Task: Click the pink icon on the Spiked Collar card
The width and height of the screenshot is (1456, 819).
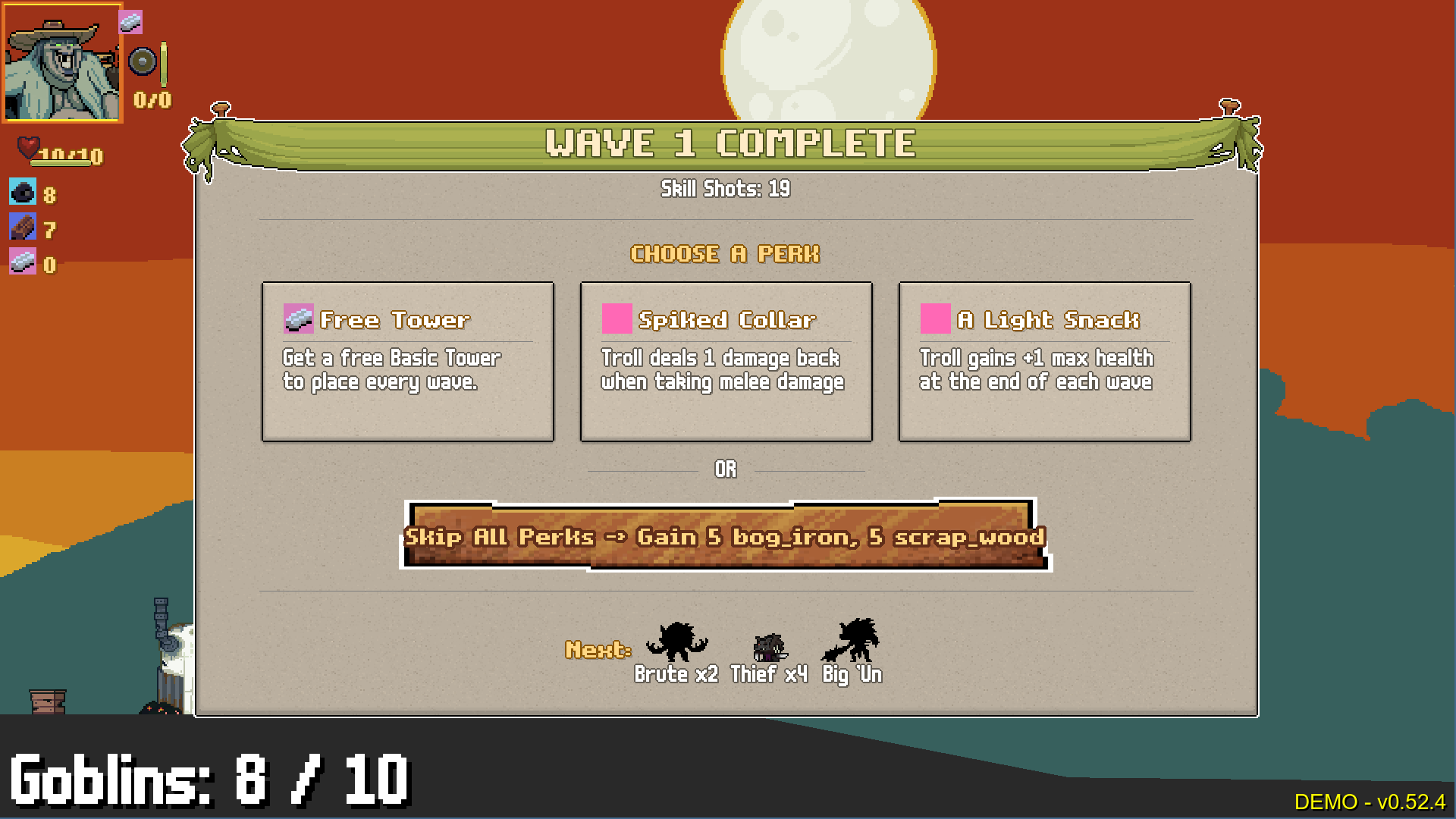Action: 616,318
